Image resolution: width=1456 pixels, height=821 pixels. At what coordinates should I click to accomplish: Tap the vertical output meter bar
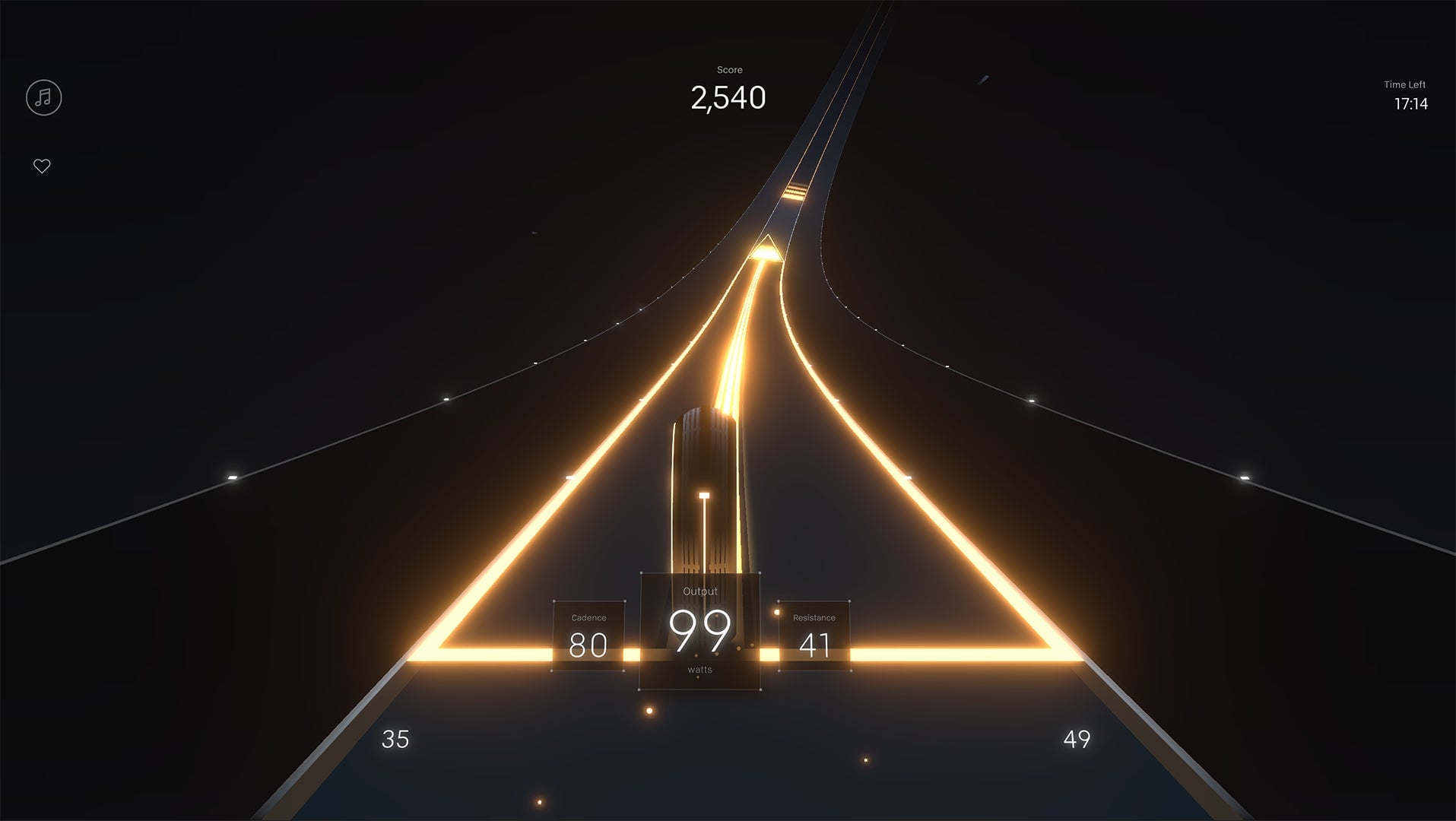704,532
